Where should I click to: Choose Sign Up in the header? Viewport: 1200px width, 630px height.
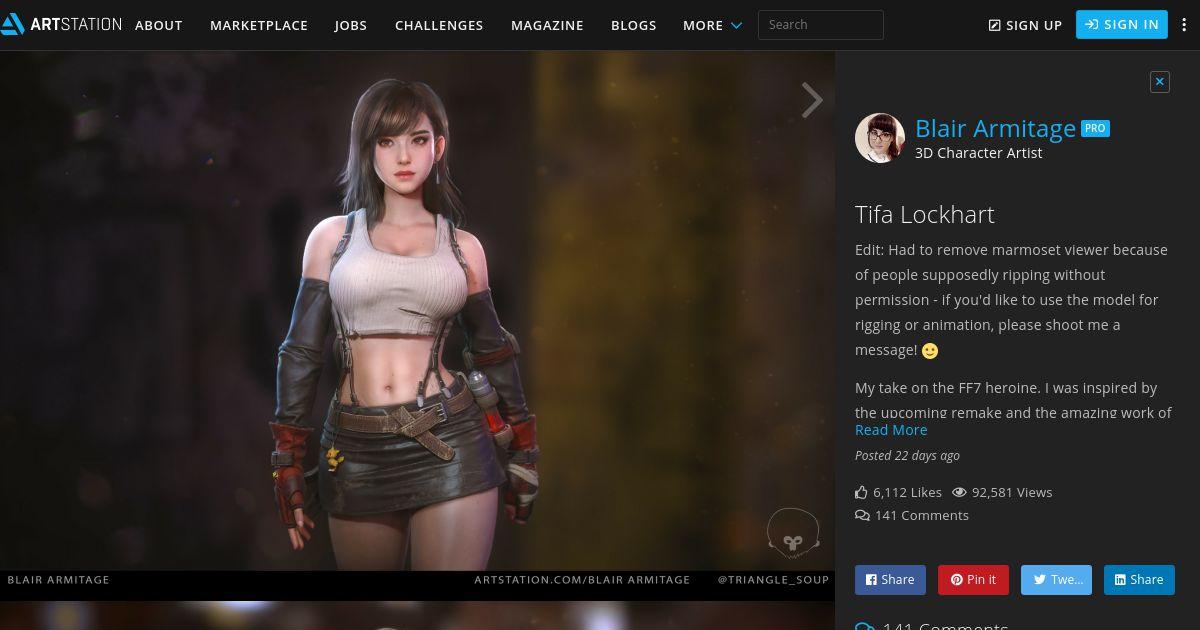(1025, 25)
